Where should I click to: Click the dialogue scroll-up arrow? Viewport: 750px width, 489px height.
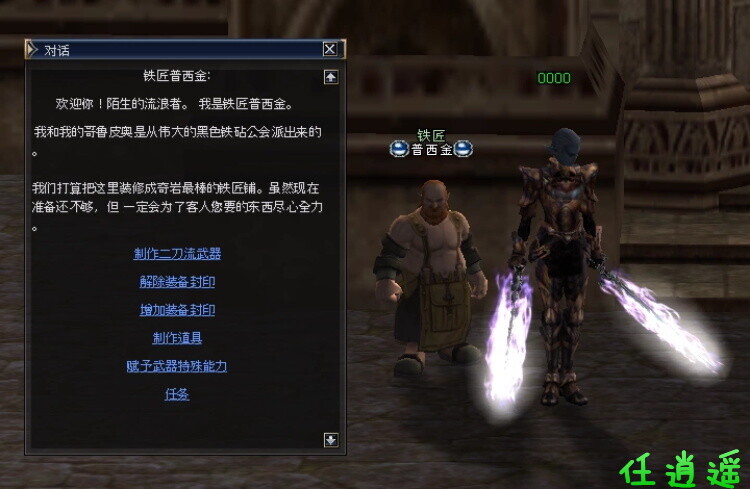click(x=331, y=77)
